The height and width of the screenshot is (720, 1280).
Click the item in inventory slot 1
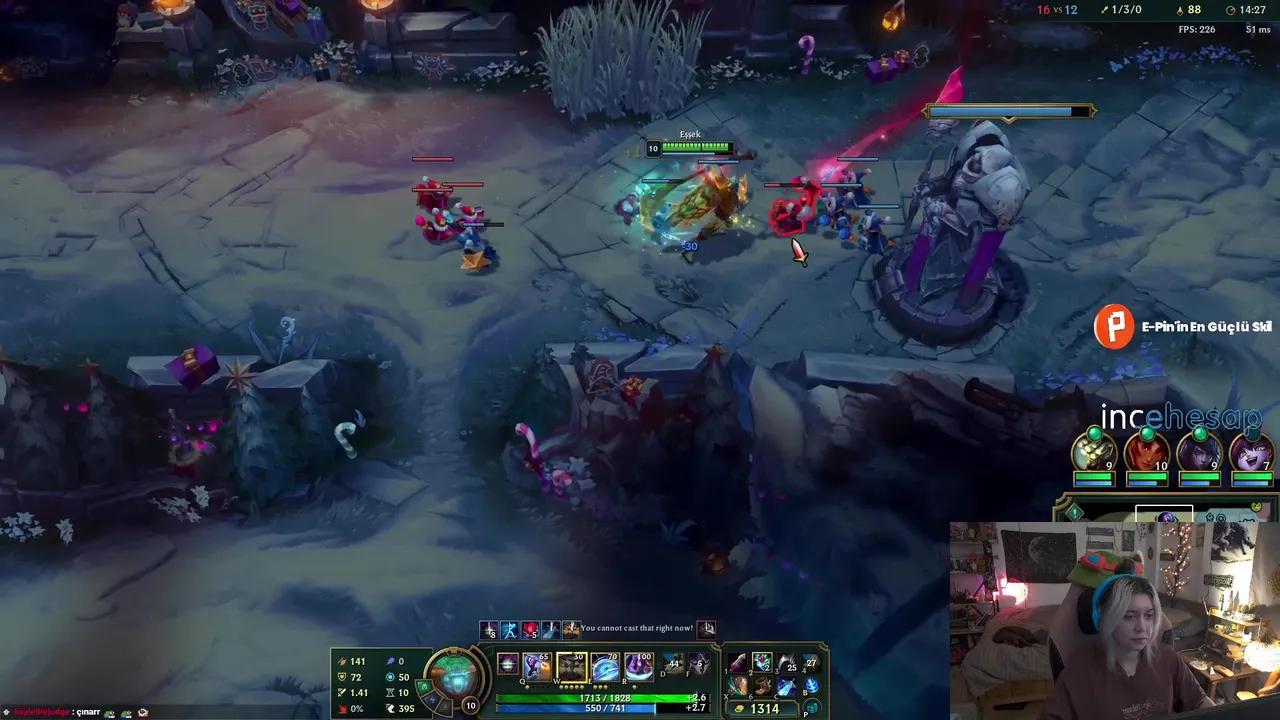click(737, 663)
